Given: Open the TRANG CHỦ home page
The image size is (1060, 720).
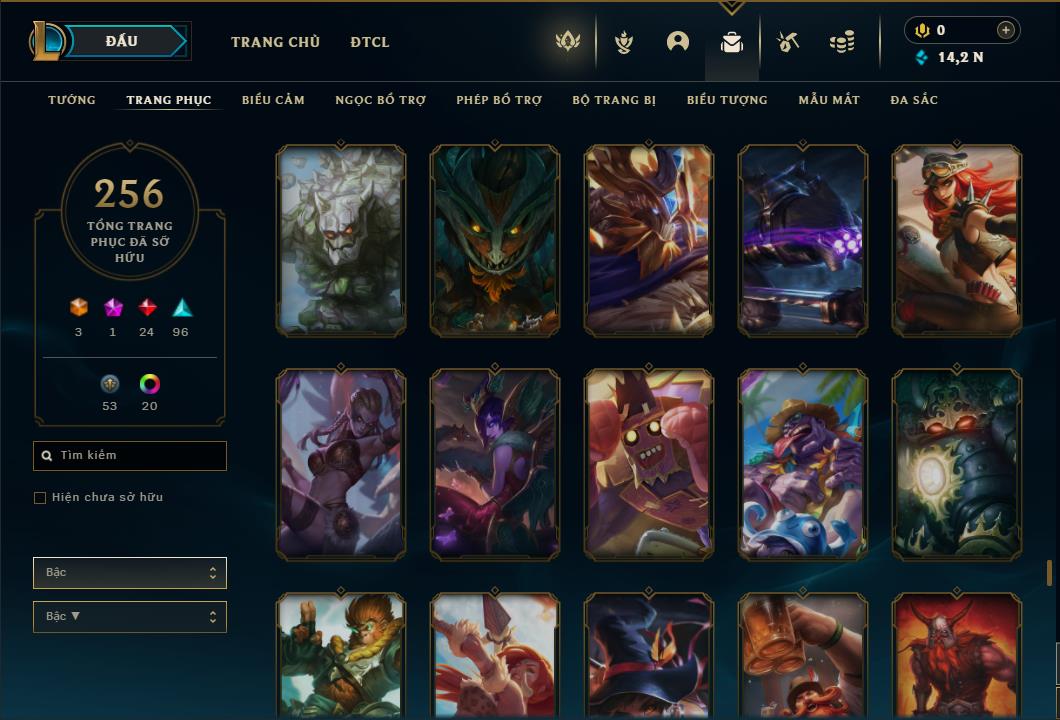Looking at the screenshot, I should tap(275, 42).
